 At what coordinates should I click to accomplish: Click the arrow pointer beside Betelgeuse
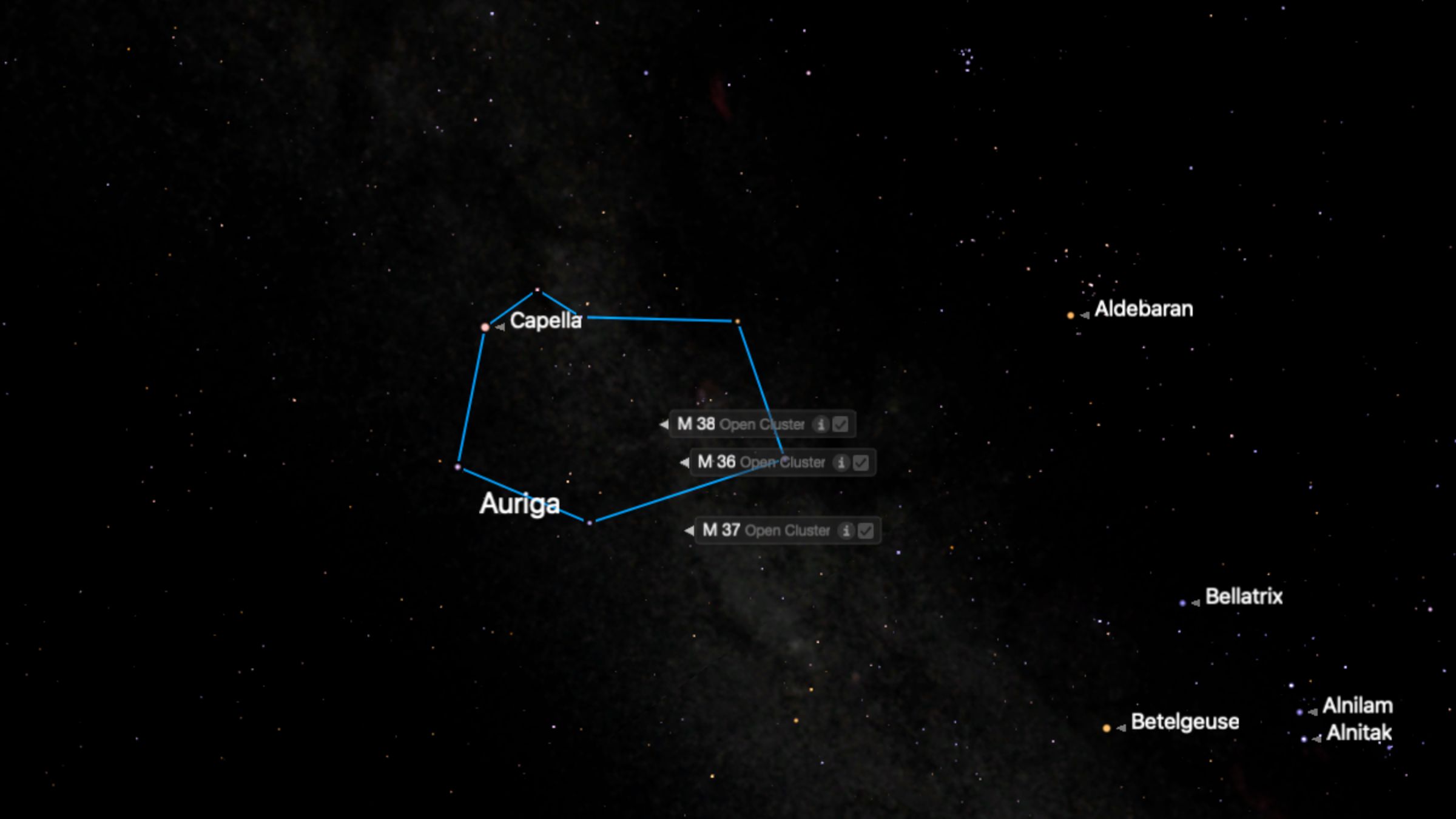point(1122,728)
